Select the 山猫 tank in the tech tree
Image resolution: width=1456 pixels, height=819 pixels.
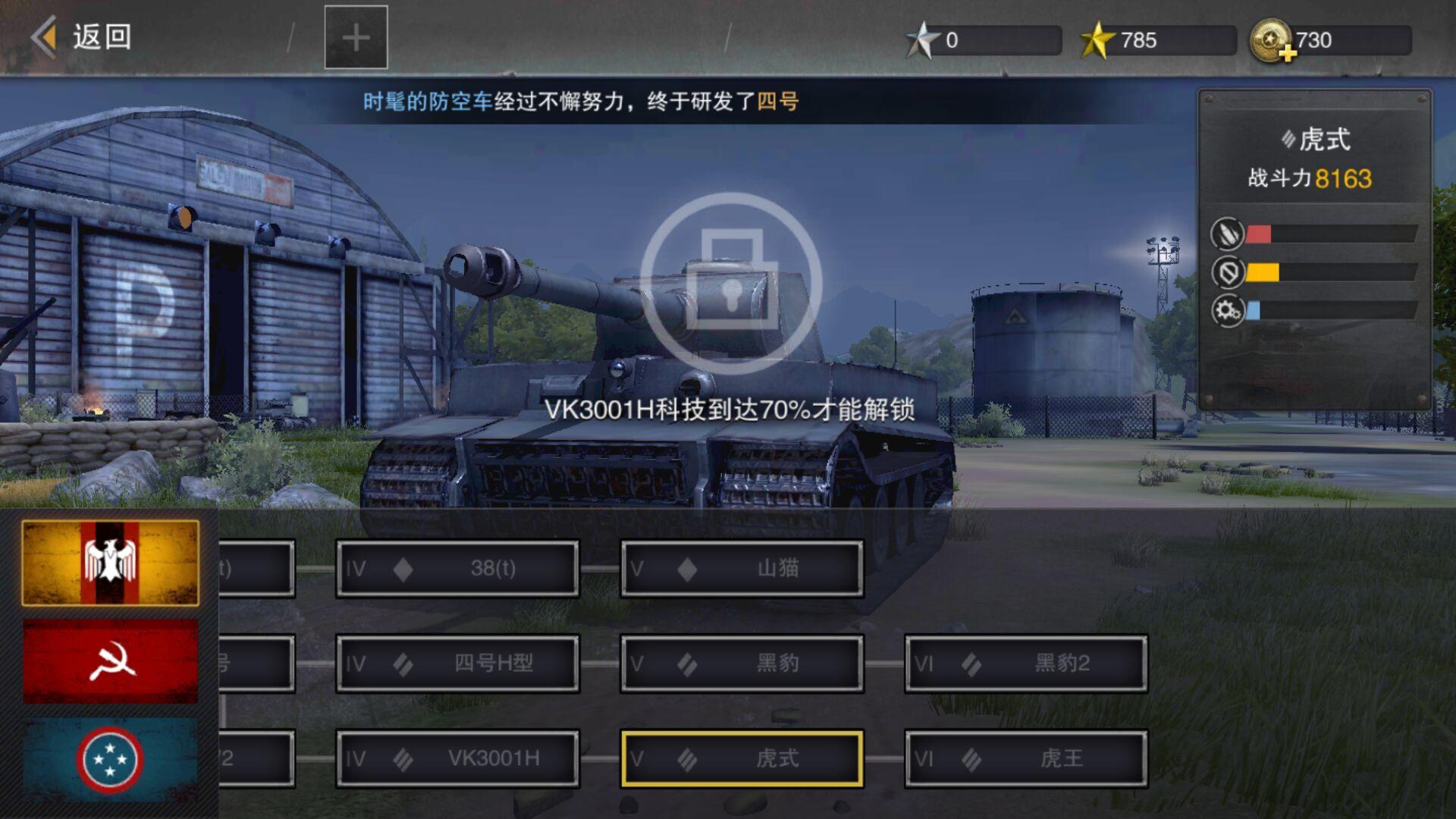pos(741,568)
